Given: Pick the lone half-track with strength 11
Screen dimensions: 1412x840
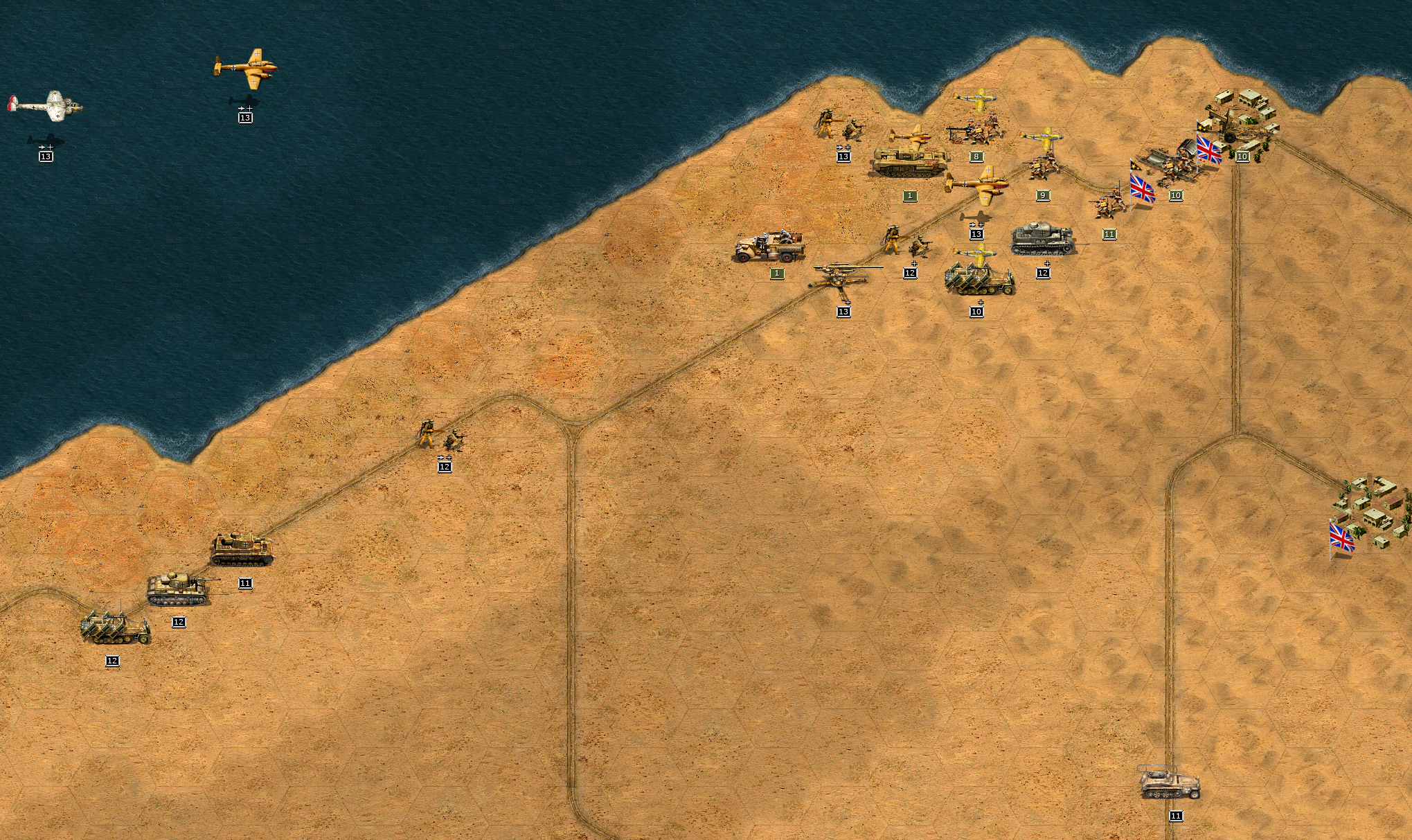Looking at the screenshot, I should tap(1170, 784).
